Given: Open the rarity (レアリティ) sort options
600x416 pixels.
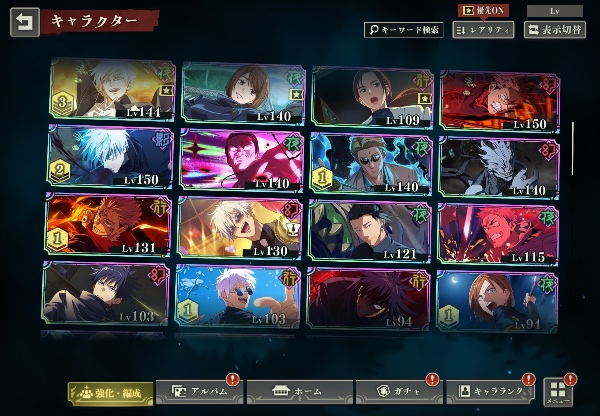Looking at the screenshot, I should (483, 30).
